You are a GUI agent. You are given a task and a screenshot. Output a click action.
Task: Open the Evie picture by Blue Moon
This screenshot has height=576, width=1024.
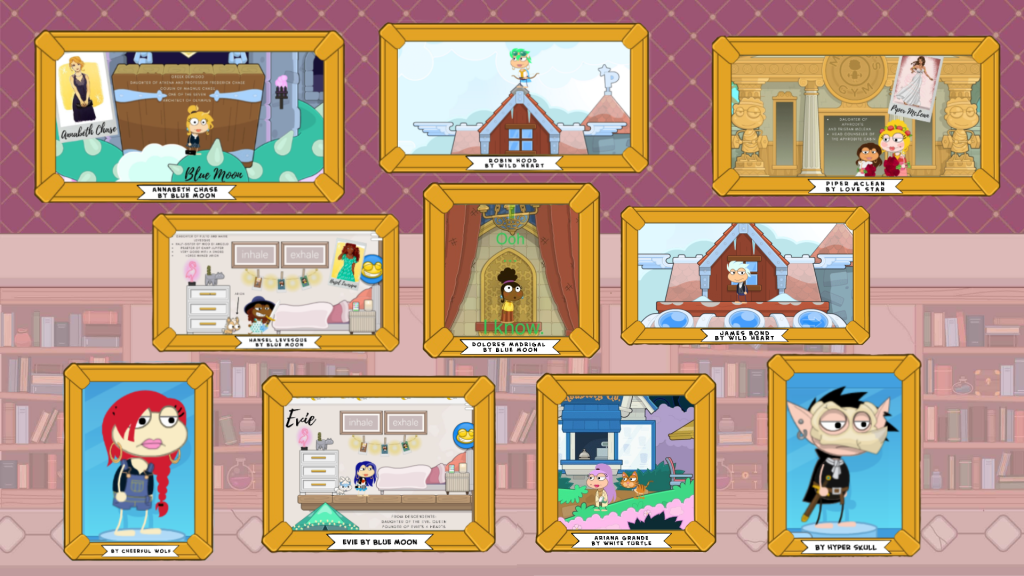(378, 464)
